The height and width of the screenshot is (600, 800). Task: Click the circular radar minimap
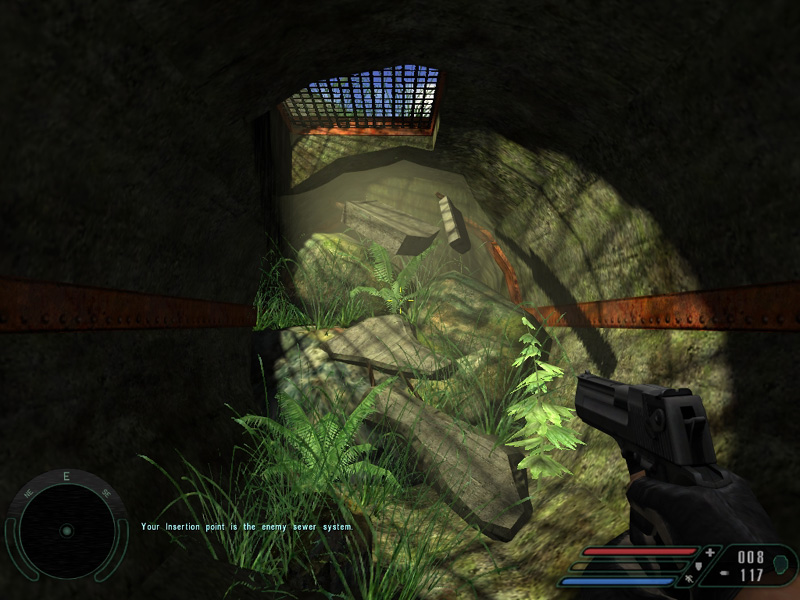(66, 530)
